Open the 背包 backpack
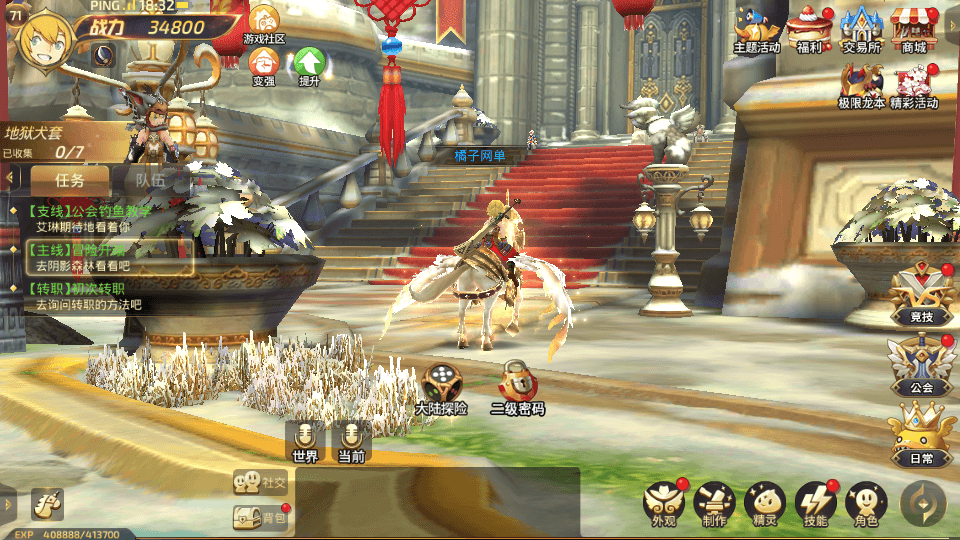The height and width of the screenshot is (540, 960). coord(260,516)
